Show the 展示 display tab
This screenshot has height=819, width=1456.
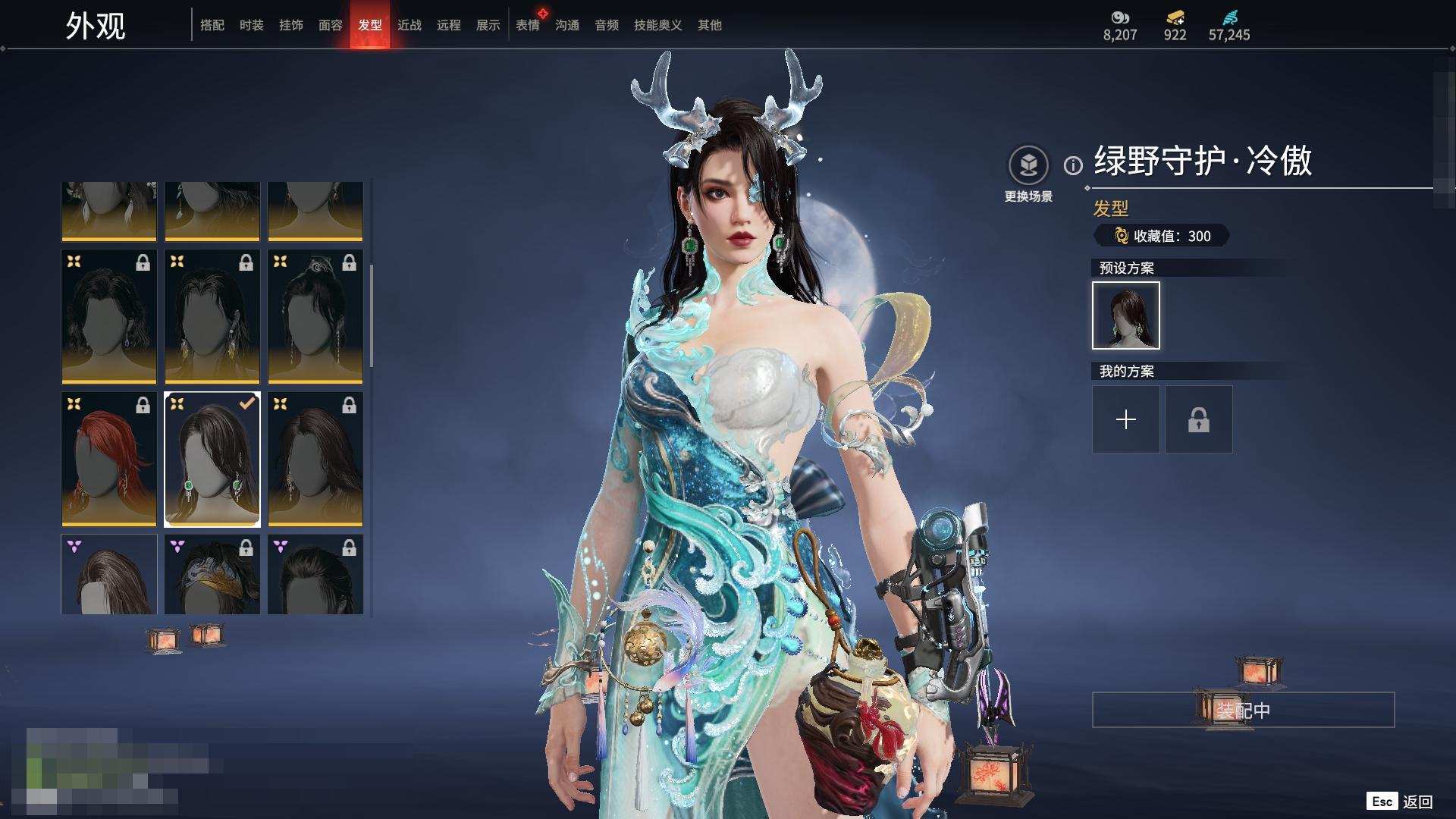click(x=488, y=25)
